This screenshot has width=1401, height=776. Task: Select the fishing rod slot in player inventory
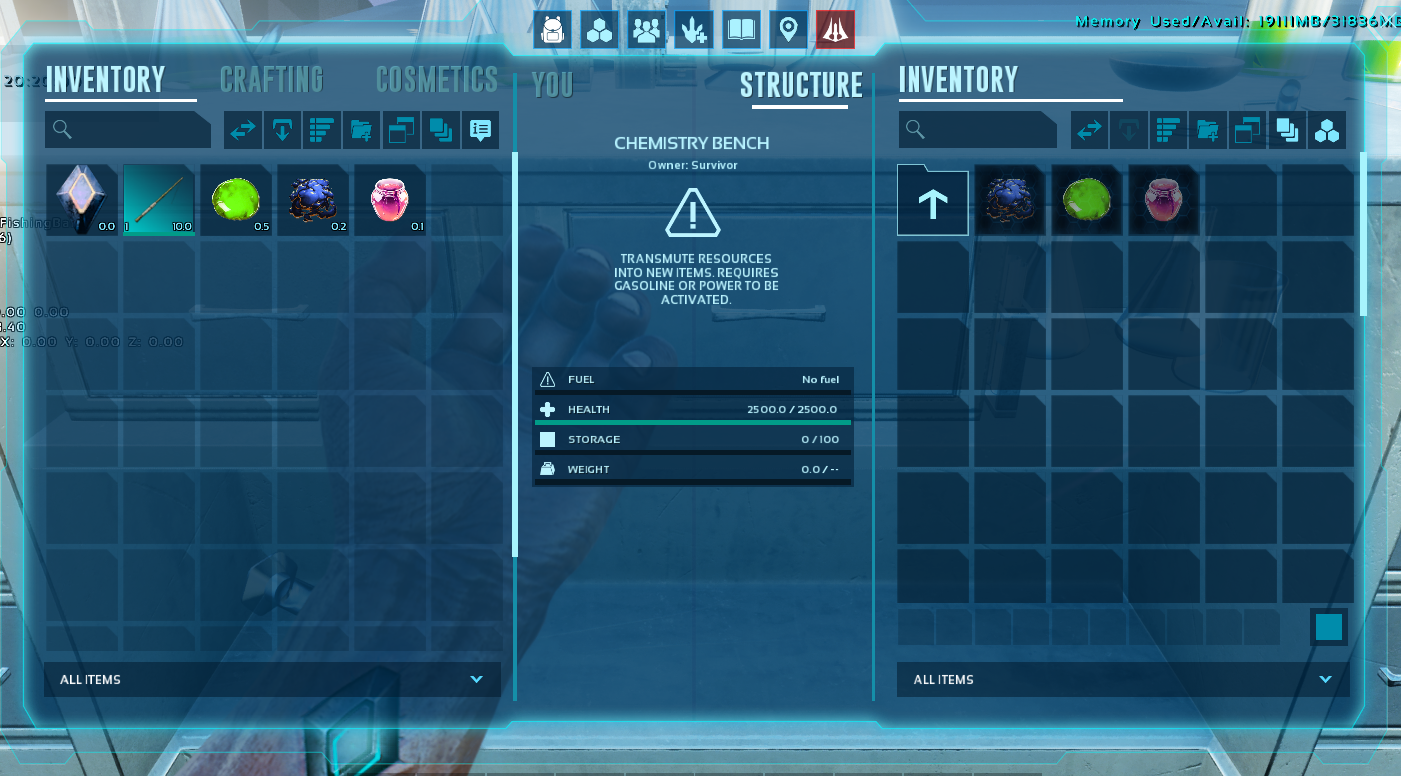pos(159,200)
